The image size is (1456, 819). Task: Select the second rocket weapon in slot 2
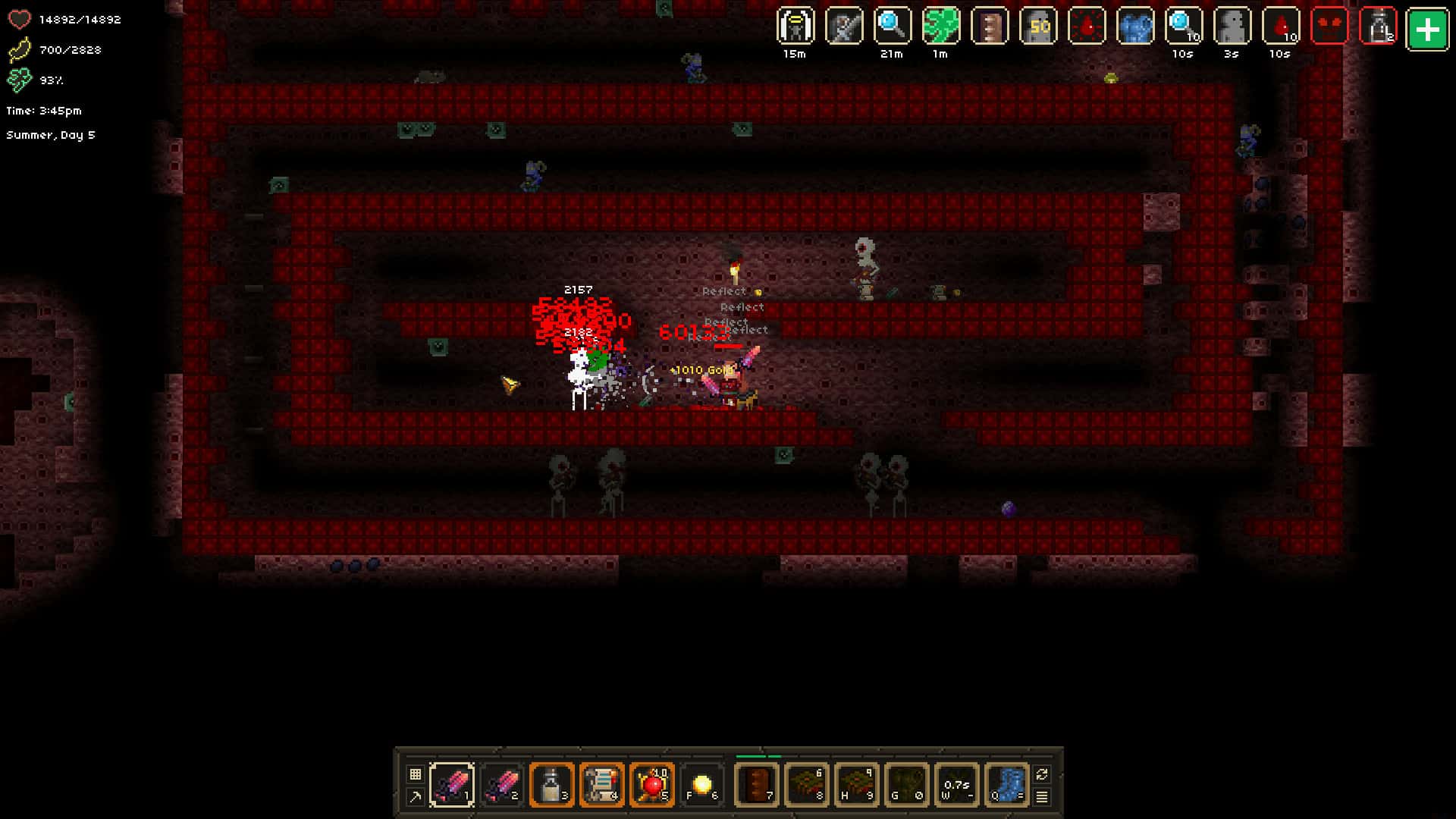click(x=501, y=785)
